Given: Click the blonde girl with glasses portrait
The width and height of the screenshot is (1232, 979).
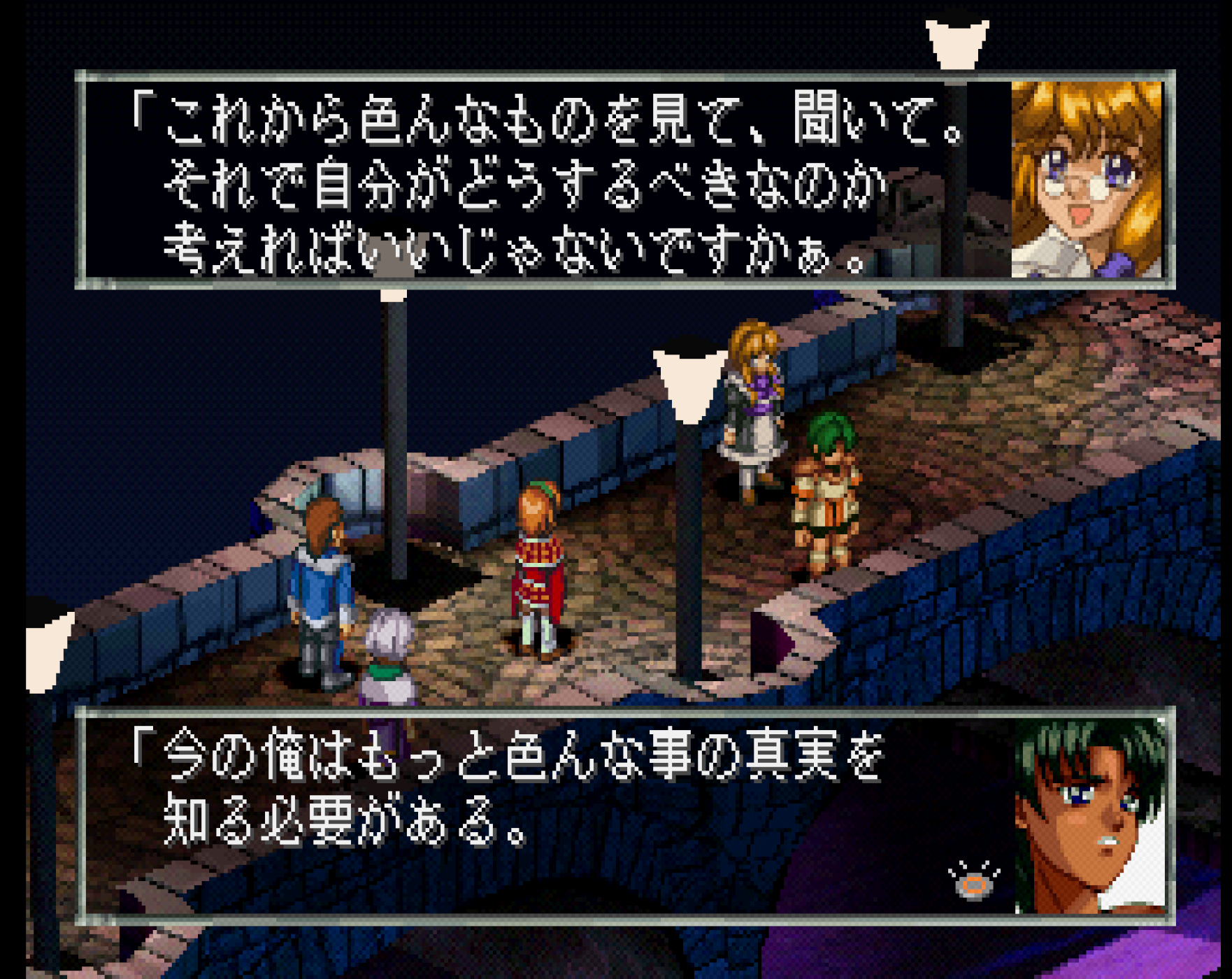Looking at the screenshot, I should [x=1087, y=180].
